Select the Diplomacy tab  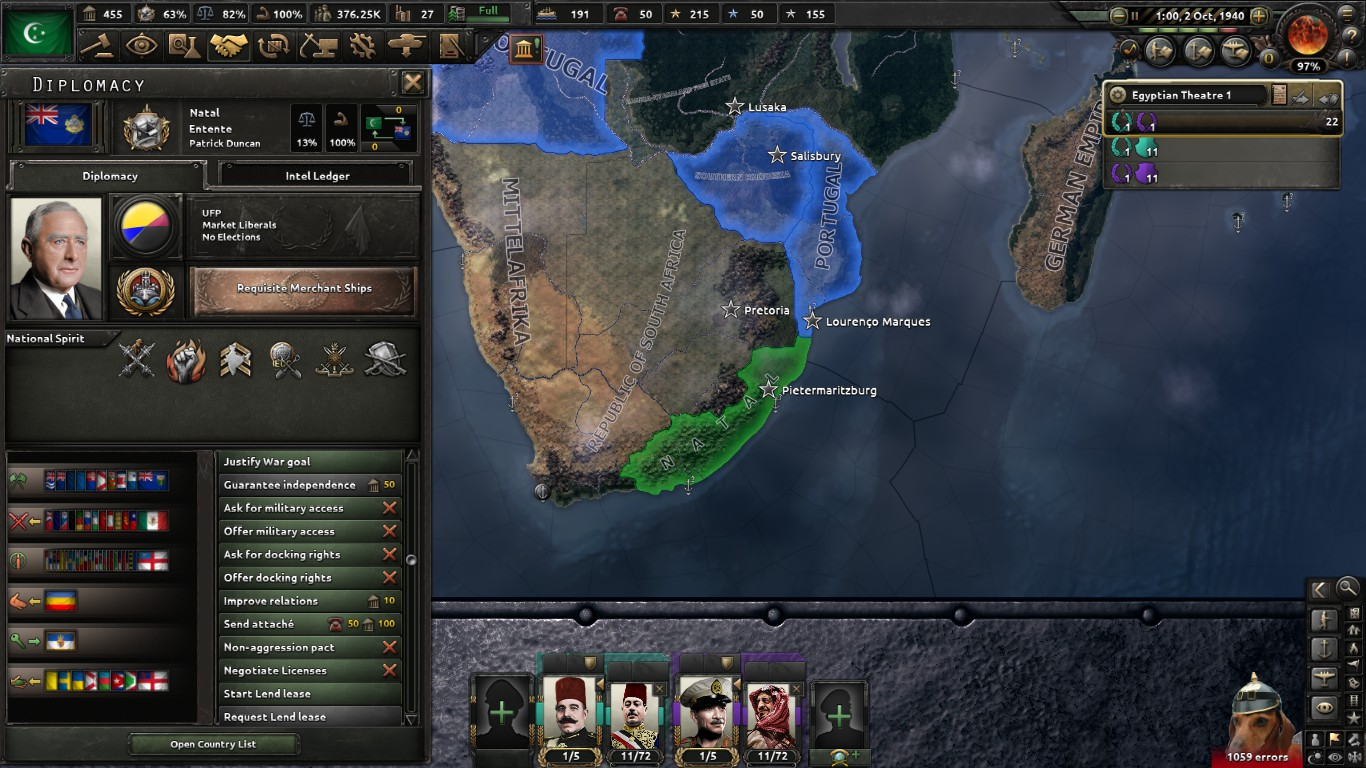(x=110, y=175)
